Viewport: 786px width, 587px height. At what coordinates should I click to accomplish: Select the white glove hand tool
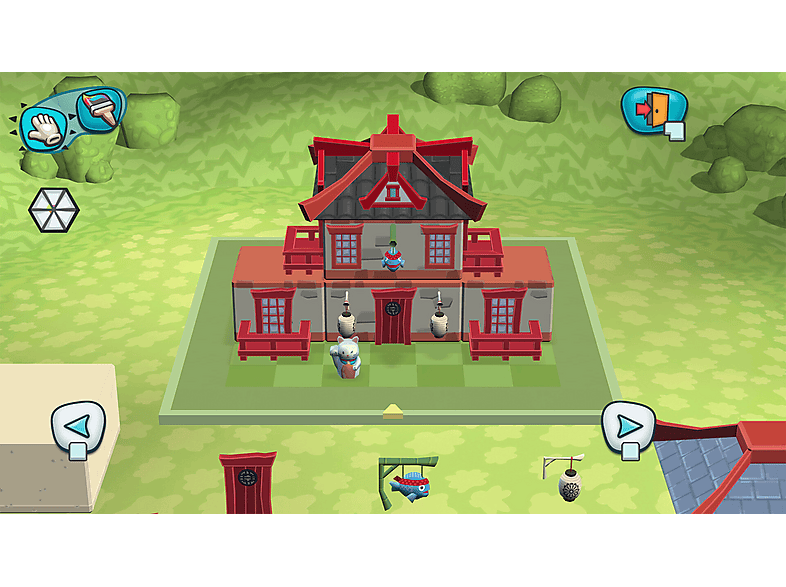pyautogui.click(x=44, y=126)
